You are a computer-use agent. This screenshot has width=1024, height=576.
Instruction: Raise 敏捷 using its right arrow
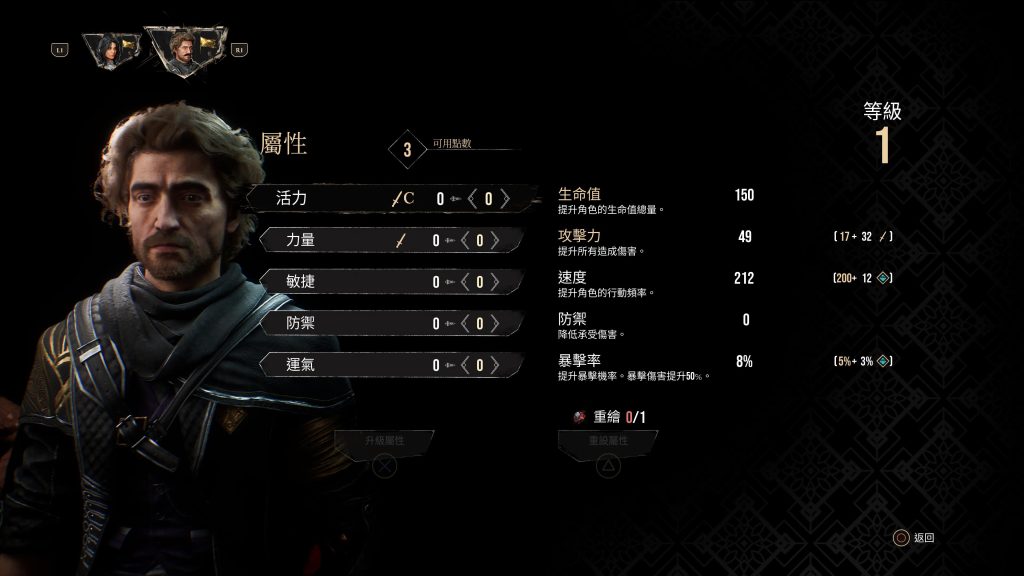coord(496,282)
